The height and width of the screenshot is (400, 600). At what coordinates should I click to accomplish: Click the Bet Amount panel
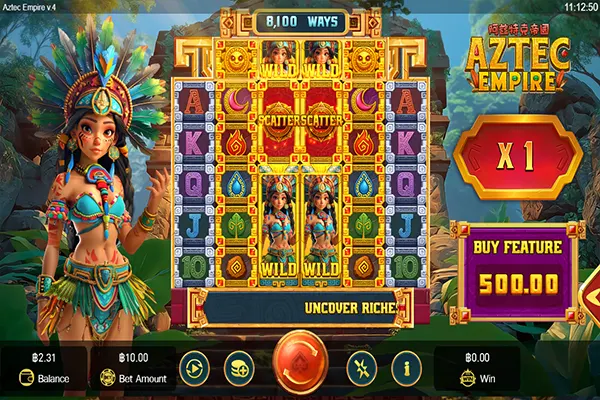[x=133, y=367]
